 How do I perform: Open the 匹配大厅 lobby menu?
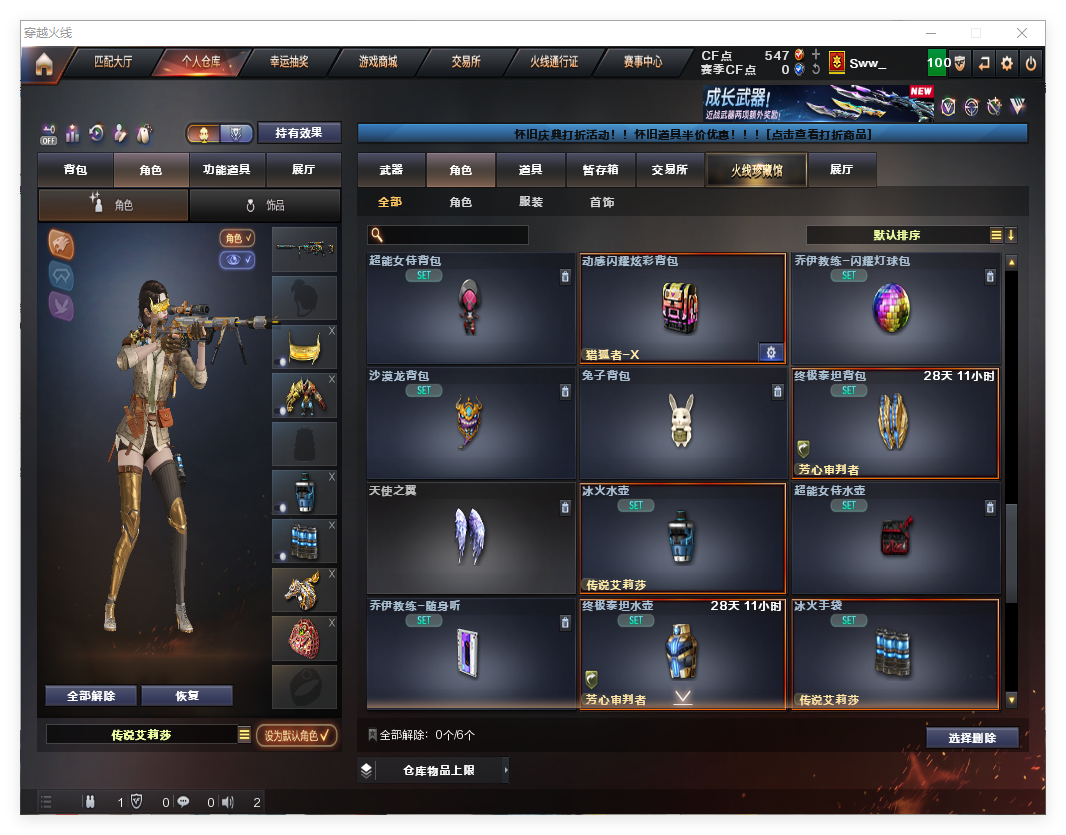click(112, 62)
